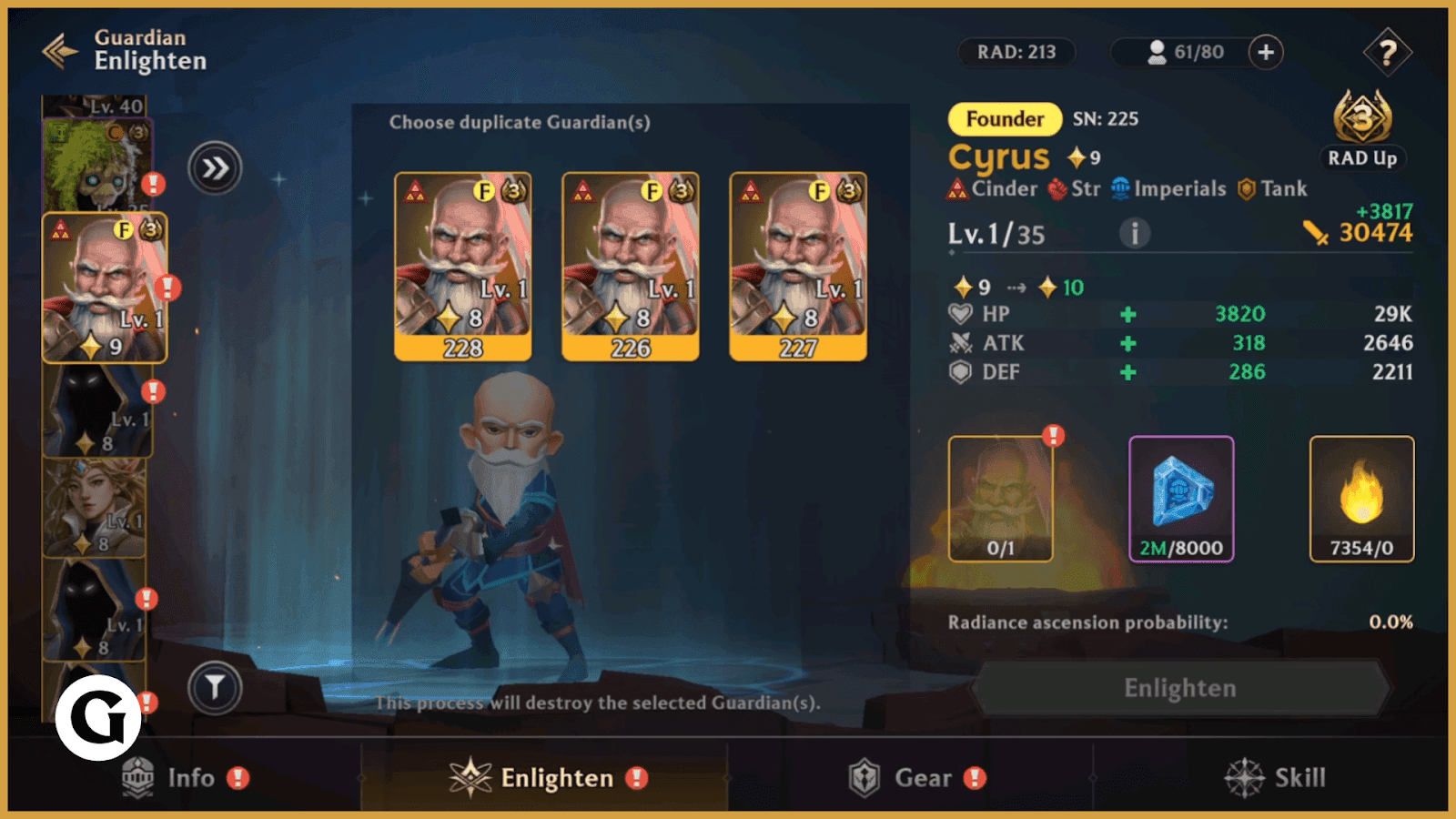Screen dimensions: 1456x819
Task: Open the guardian duplicate slot showing 0/1
Action: (x=1001, y=497)
